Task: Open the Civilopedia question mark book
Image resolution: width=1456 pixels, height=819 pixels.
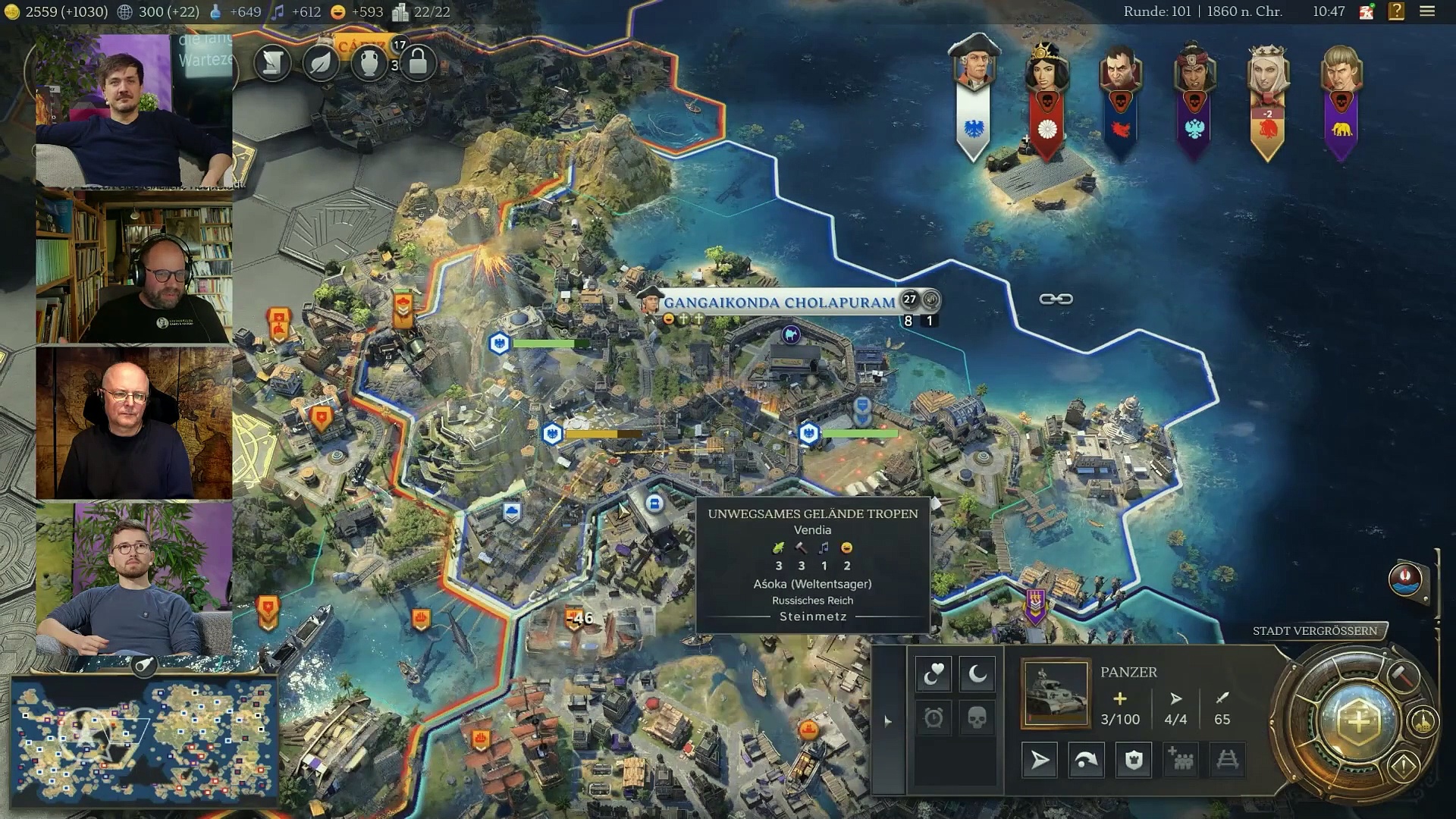Action: click(1396, 11)
